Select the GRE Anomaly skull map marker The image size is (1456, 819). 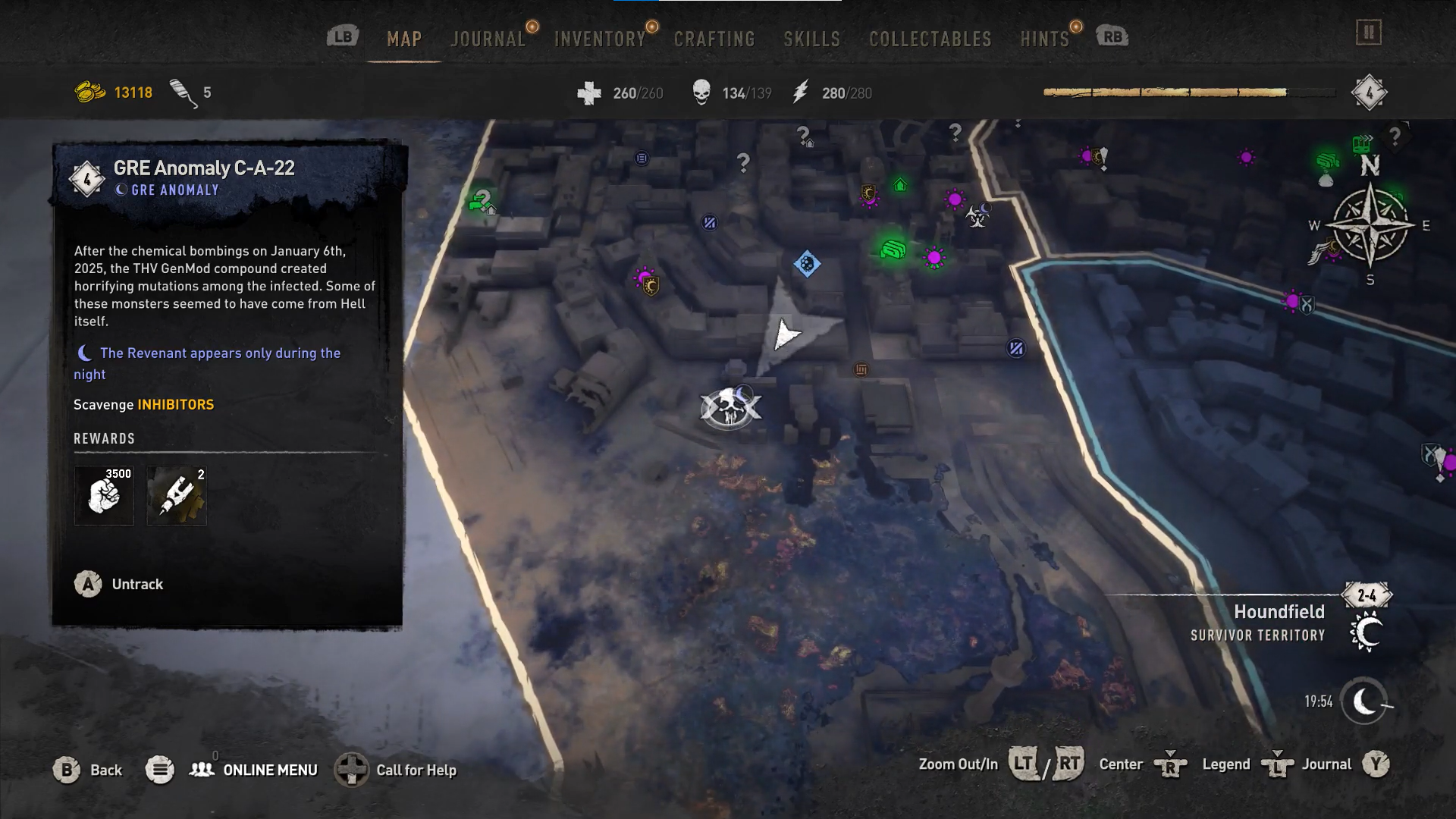(x=730, y=409)
